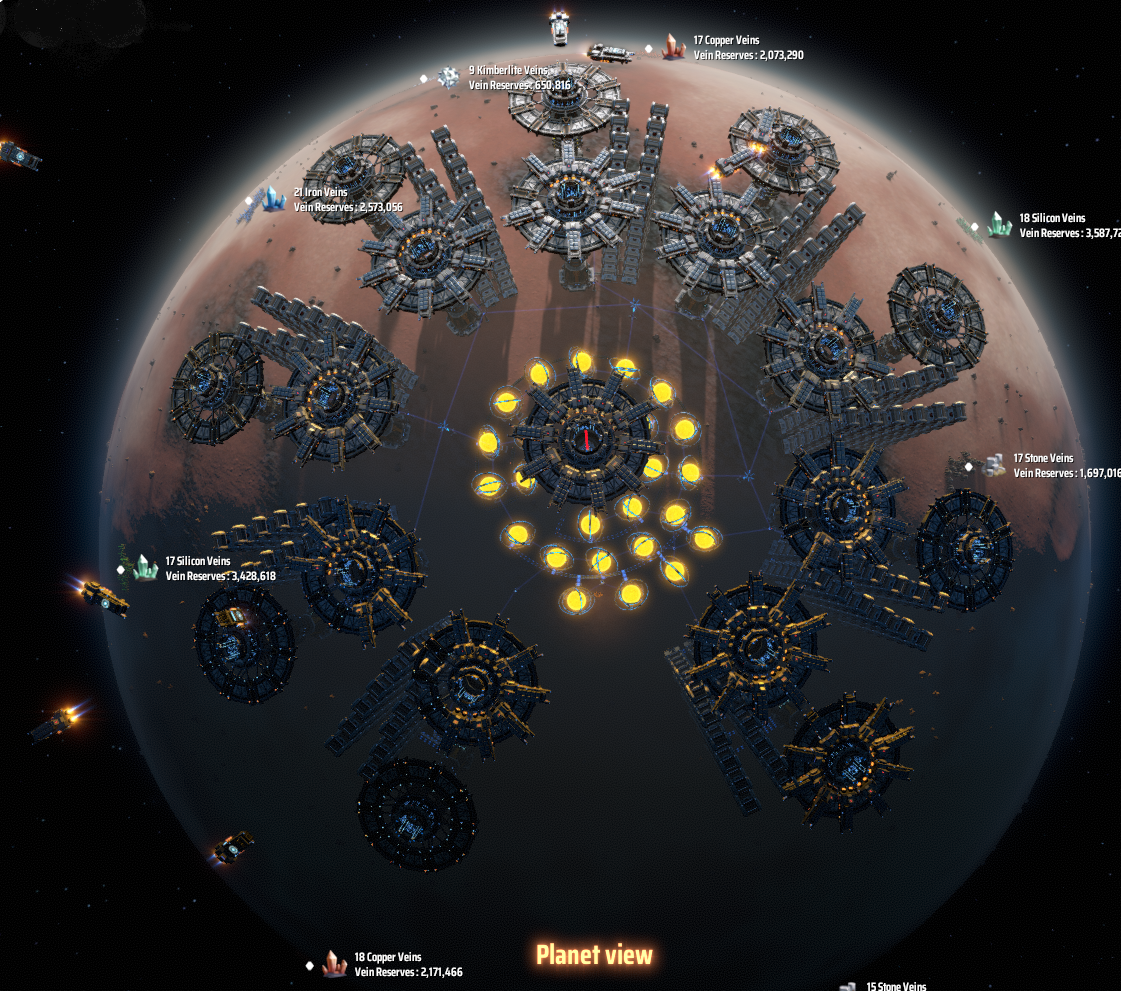
Task: Choose the 21 Iron Veins marker
Action: point(273,200)
